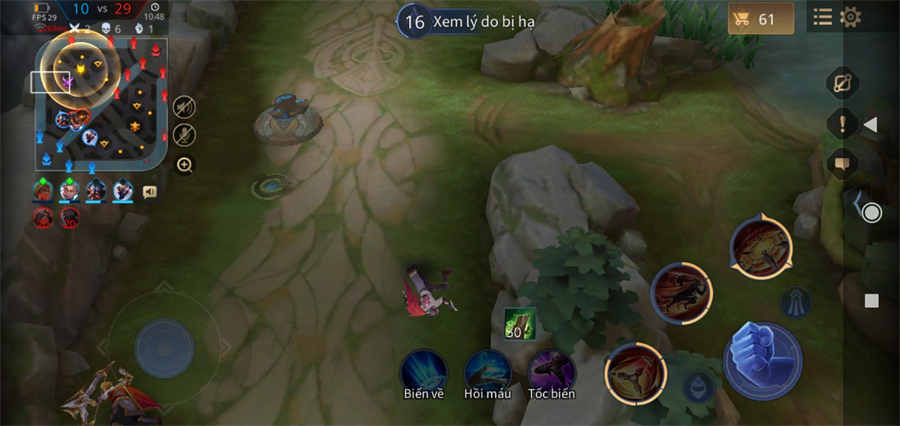Select the minion target button
Image resolution: width=900 pixels, height=426 pixels.
pyautogui.click(x=699, y=386)
